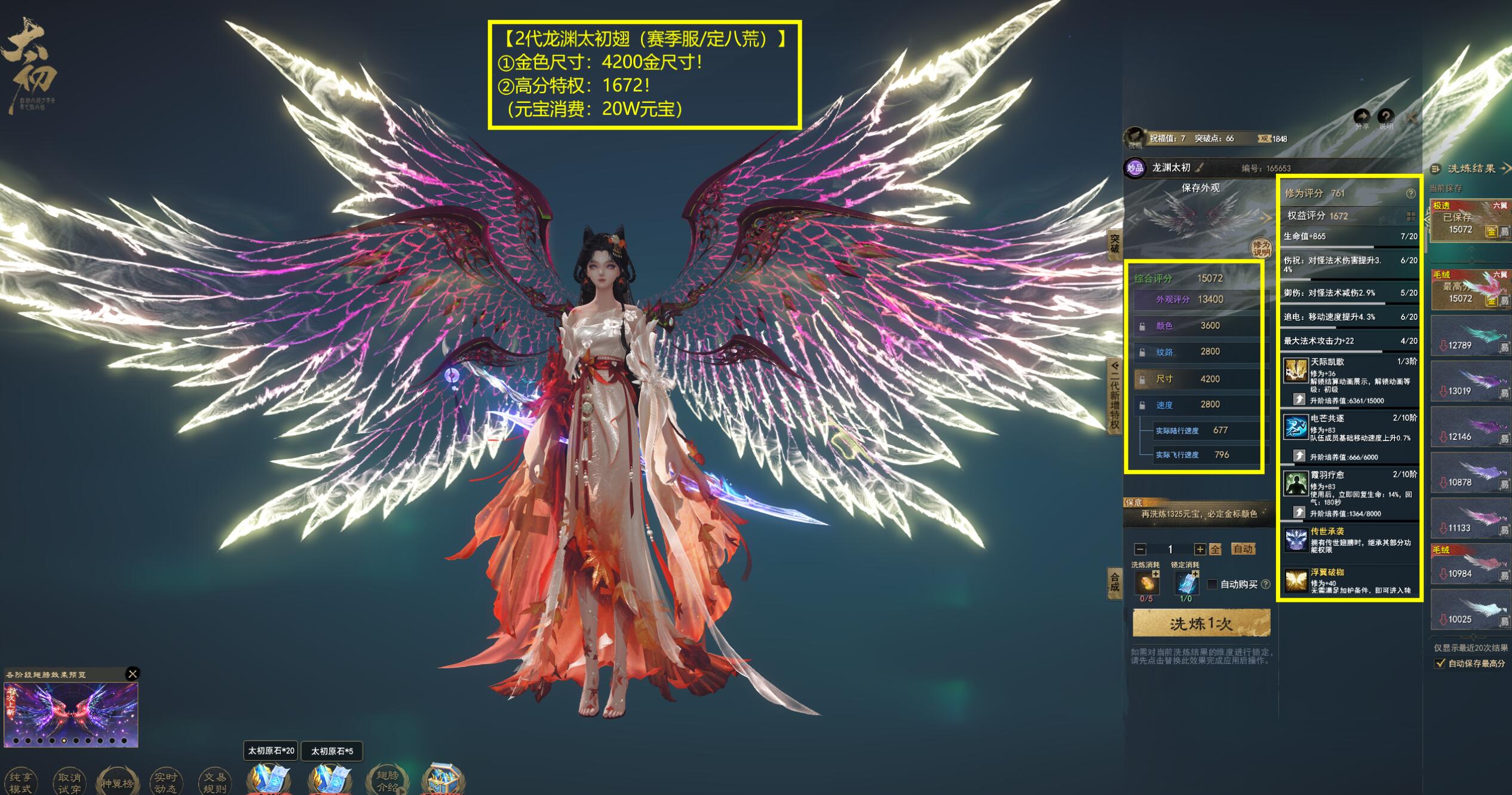The height and width of the screenshot is (795, 1512).
Task: Toggle the 自动购买 auto-buy checkbox
Action: tap(1212, 584)
